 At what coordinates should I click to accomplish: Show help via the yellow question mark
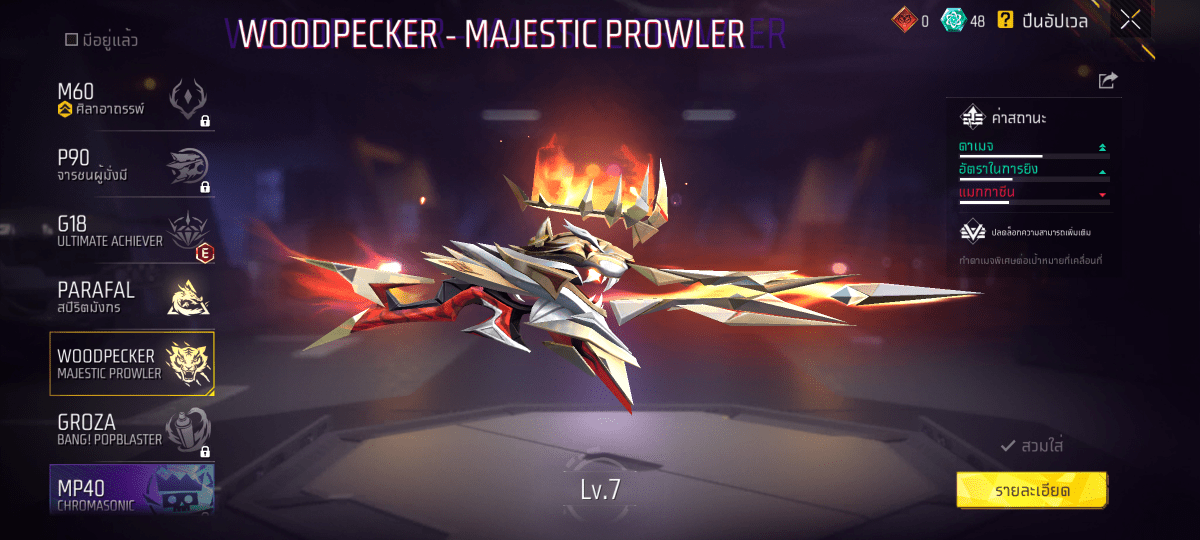click(1005, 19)
